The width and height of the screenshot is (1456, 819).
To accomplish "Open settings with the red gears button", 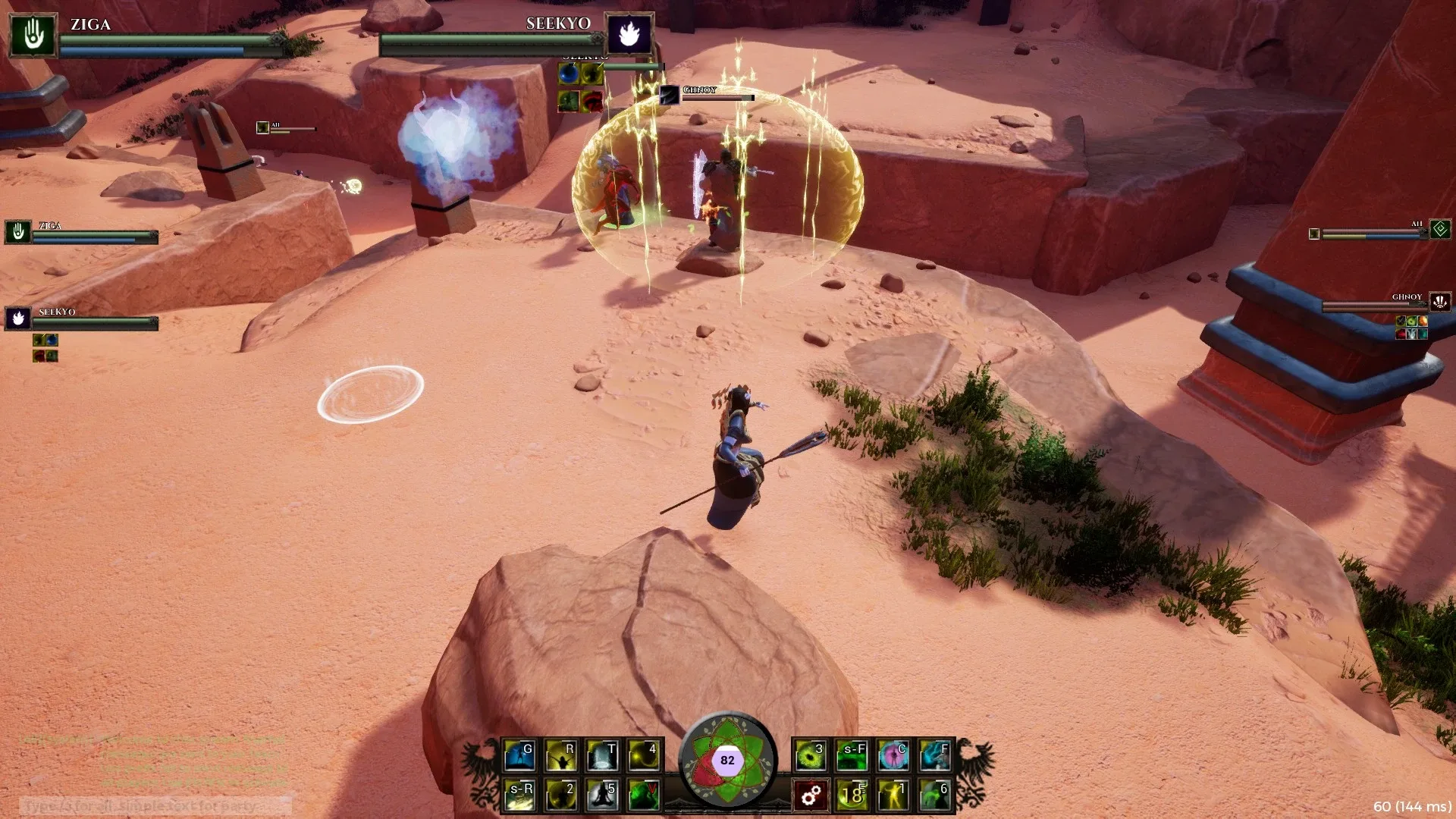I will pyautogui.click(x=811, y=795).
